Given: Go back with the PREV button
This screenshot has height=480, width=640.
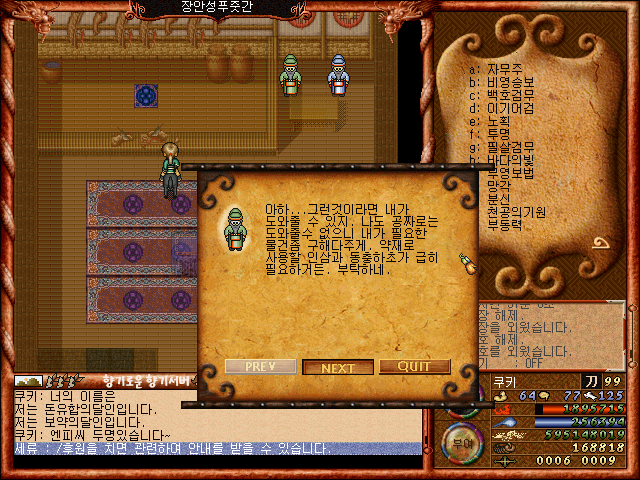Looking at the screenshot, I should pos(260,366).
